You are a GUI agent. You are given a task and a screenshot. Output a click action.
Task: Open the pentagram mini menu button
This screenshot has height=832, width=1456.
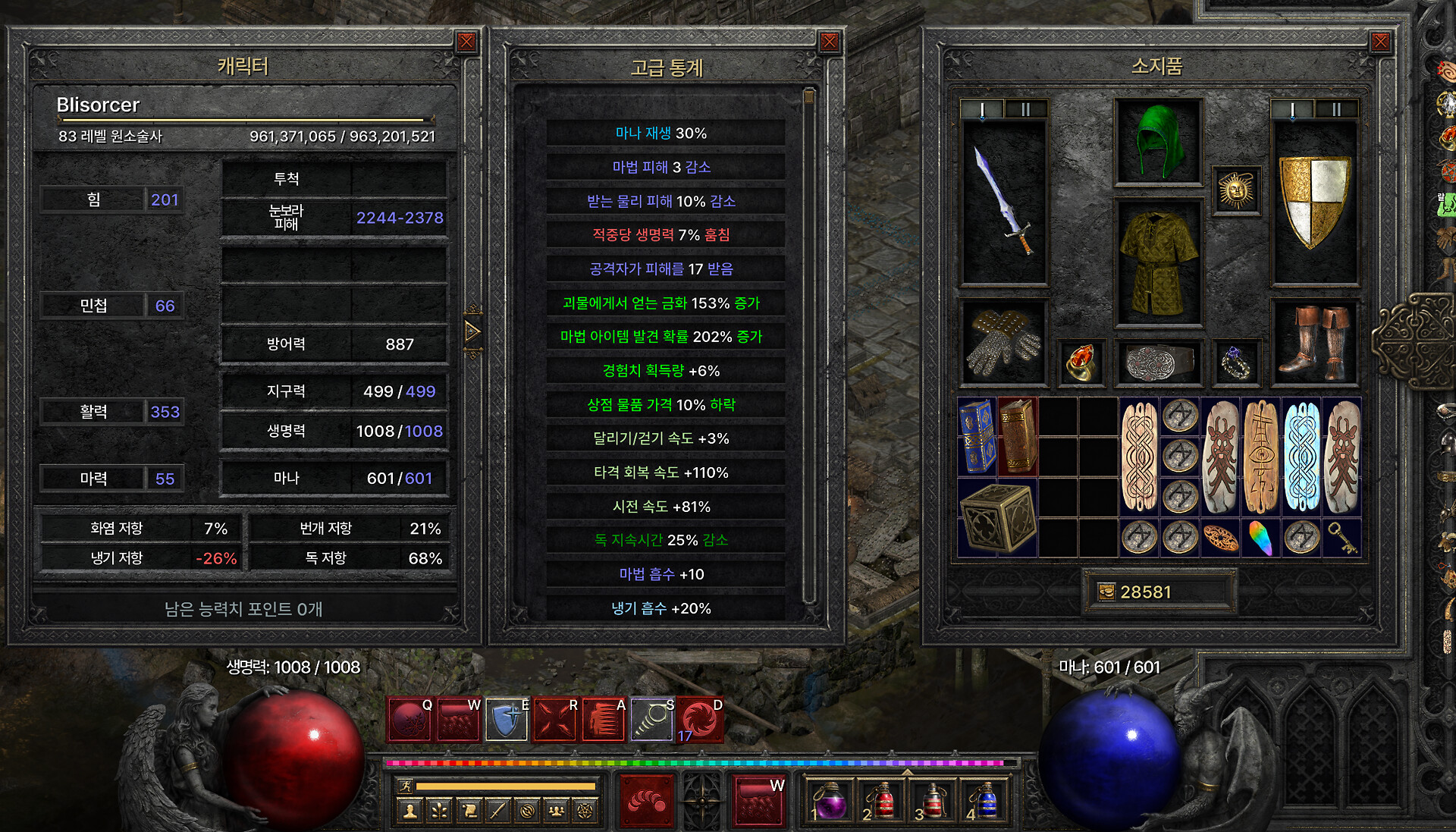585,811
